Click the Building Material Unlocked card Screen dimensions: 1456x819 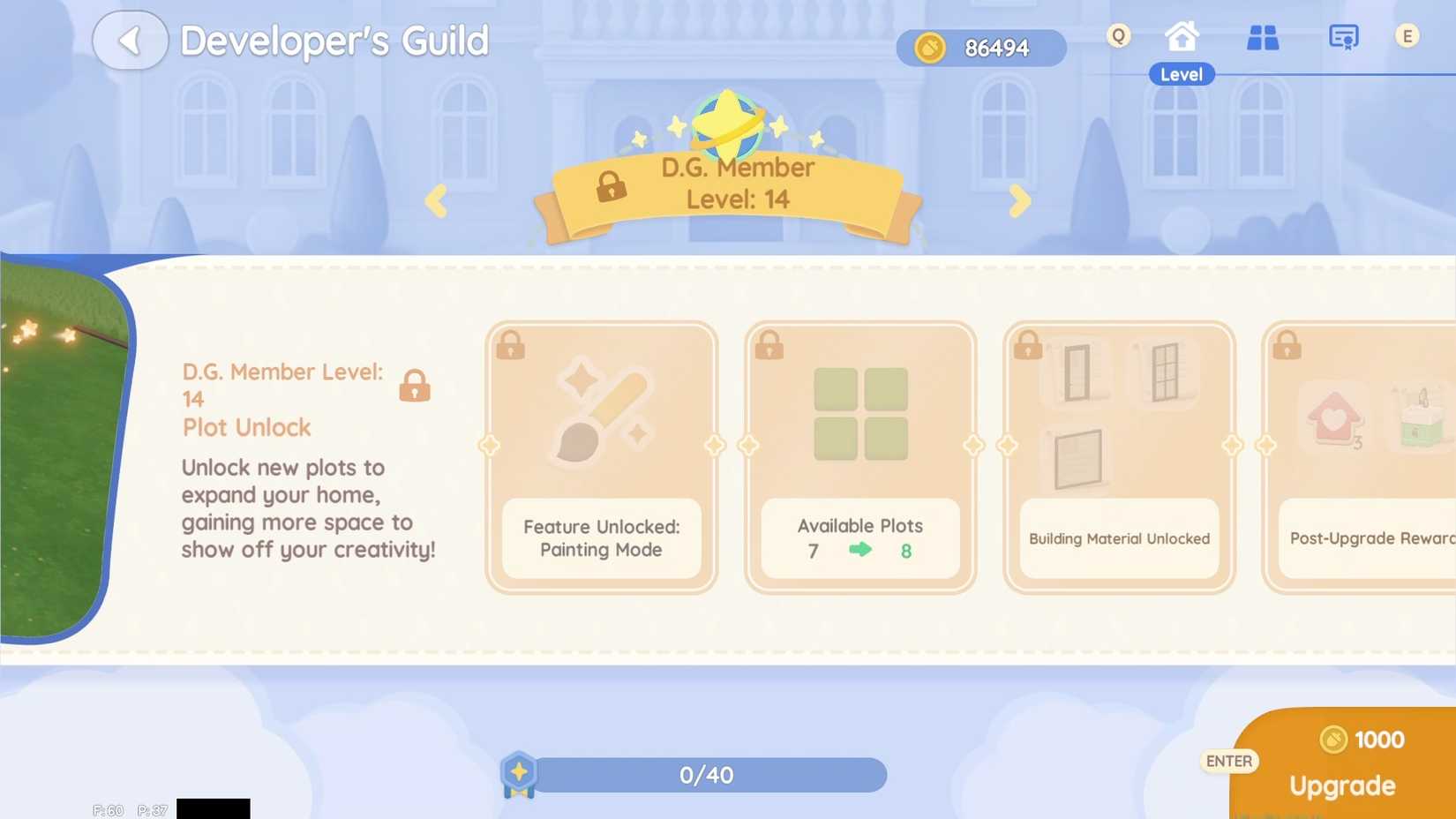[x=1118, y=455]
